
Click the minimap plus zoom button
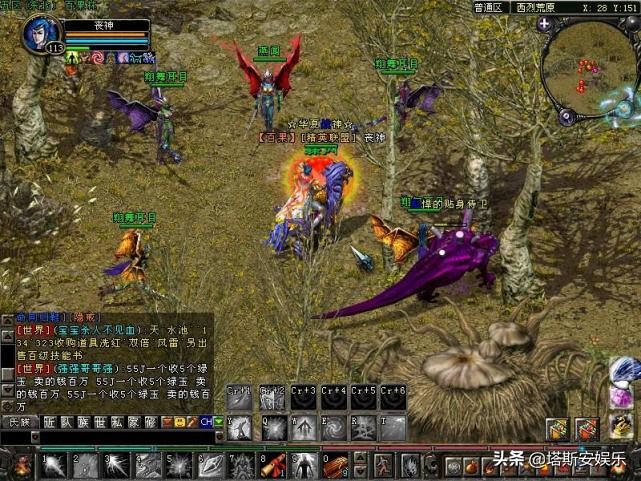[543, 24]
